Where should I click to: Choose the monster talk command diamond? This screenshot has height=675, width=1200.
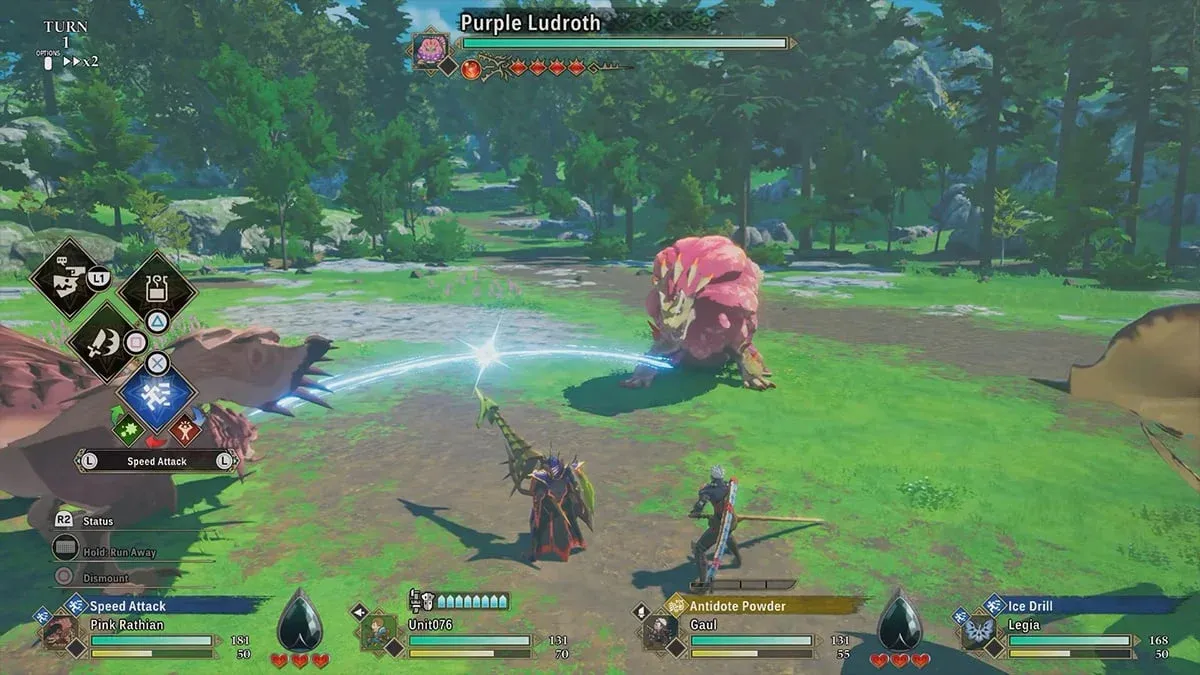68,277
